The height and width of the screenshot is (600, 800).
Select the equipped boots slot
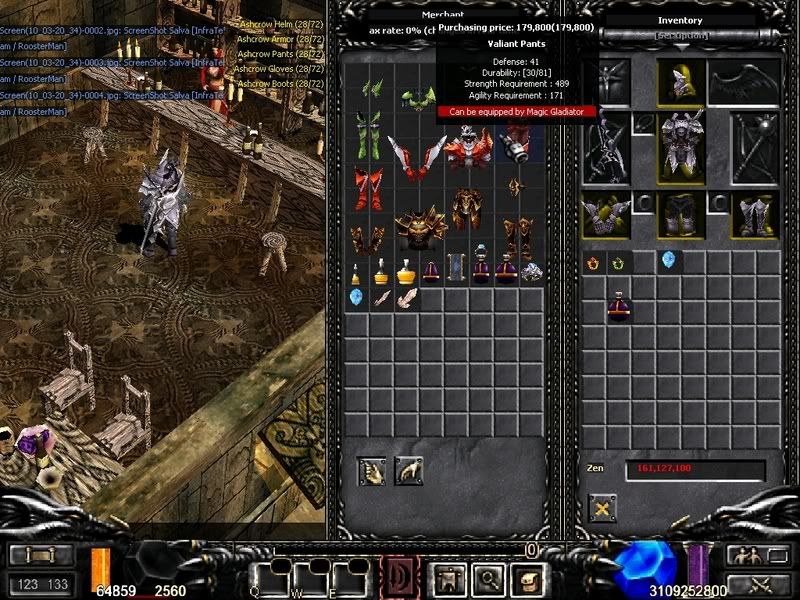tap(754, 214)
